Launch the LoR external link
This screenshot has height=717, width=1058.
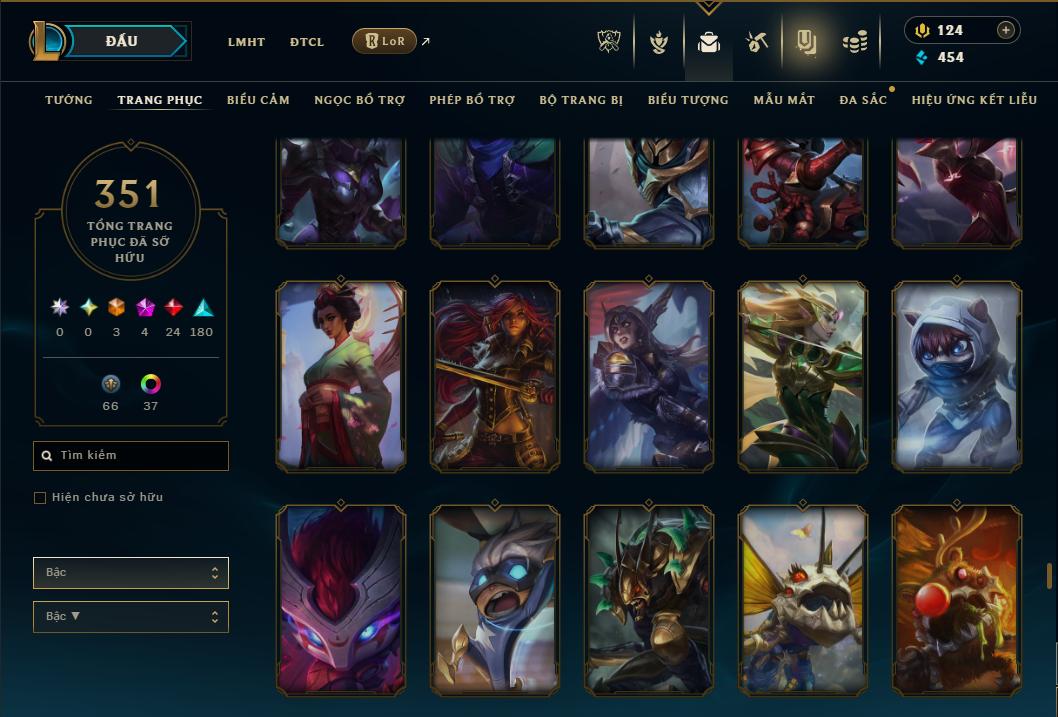pyautogui.click(x=385, y=41)
